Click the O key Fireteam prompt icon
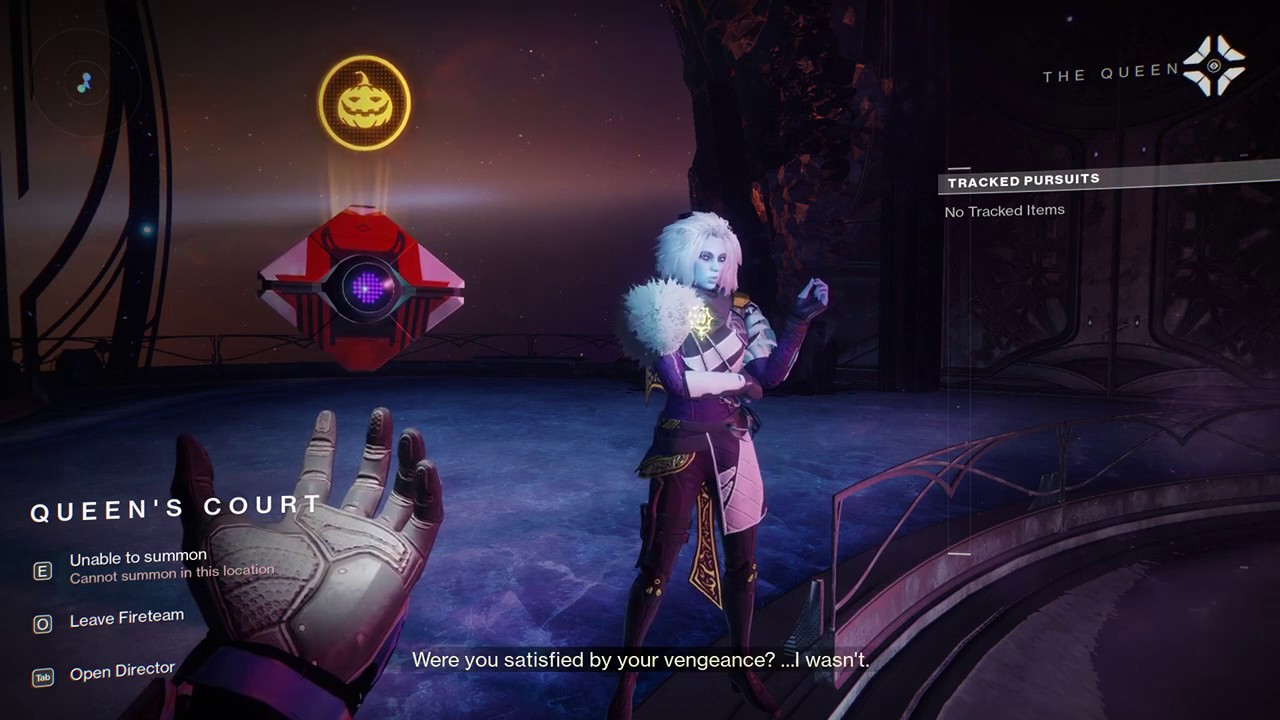The image size is (1280, 720). (42, 623)
